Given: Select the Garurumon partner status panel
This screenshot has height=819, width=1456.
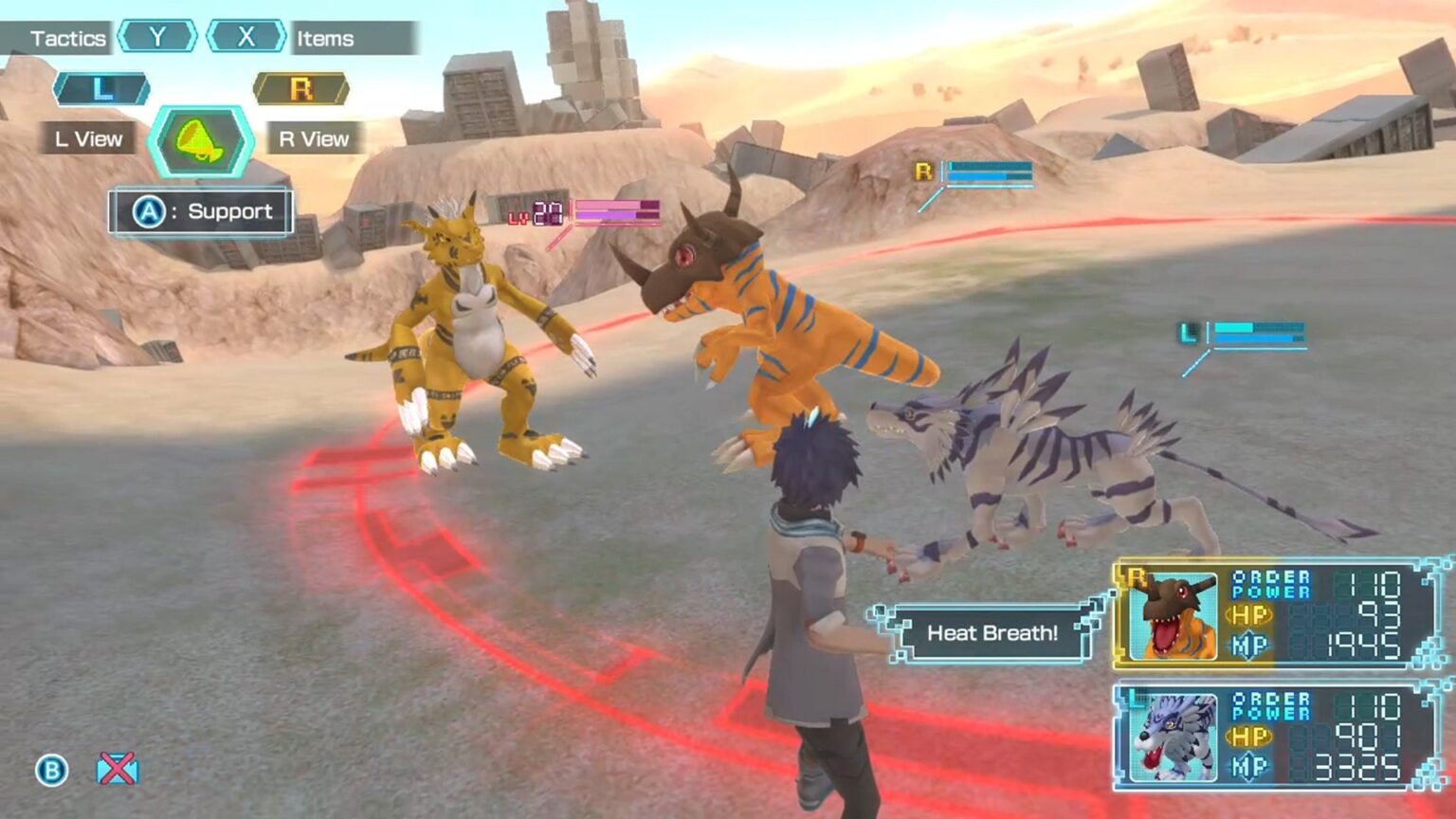Looking at the screenshot, I should [x=1278, y=737].
